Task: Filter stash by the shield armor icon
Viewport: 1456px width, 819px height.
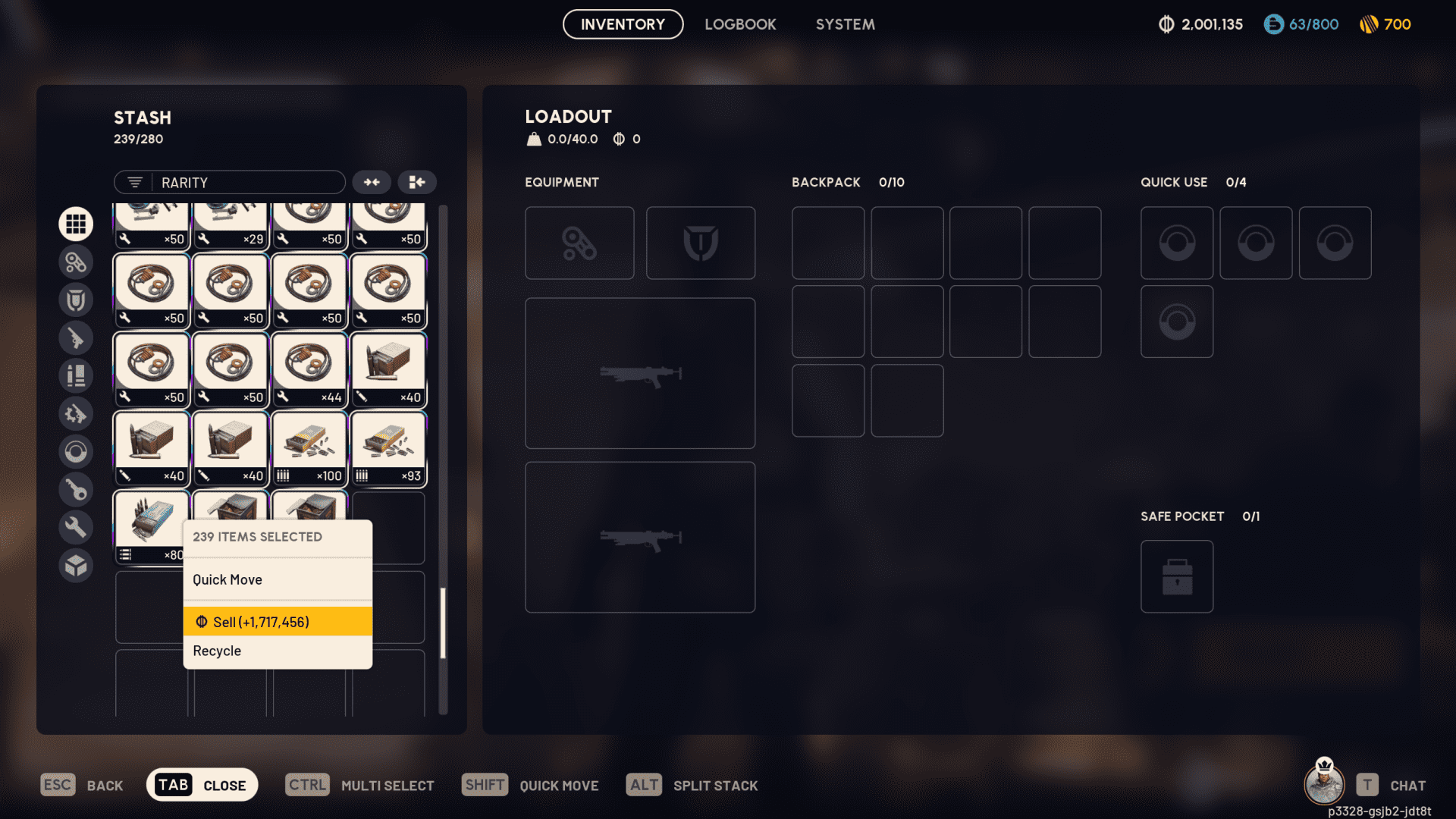Action: point(76,299)
